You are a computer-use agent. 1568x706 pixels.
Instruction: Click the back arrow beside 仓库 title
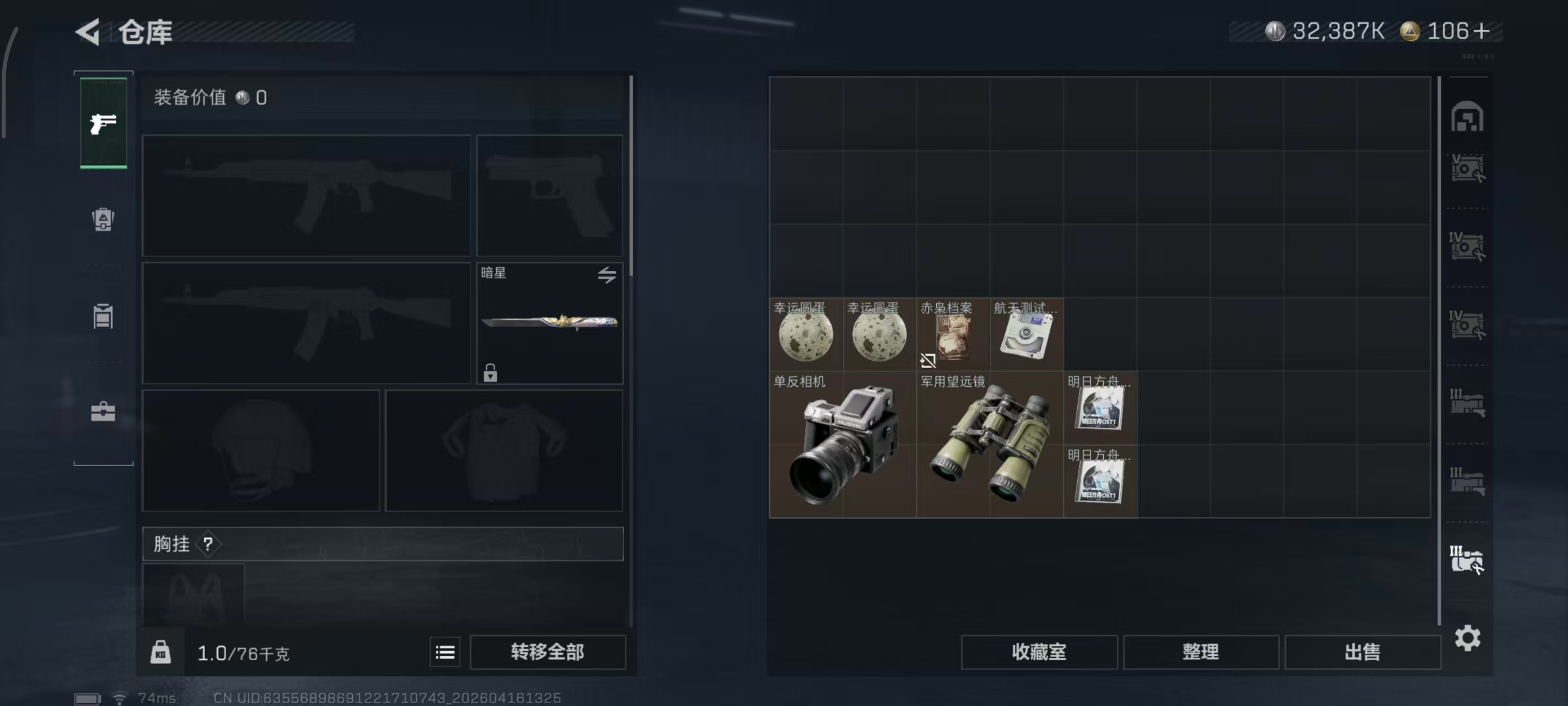click(x=87, y=31)
